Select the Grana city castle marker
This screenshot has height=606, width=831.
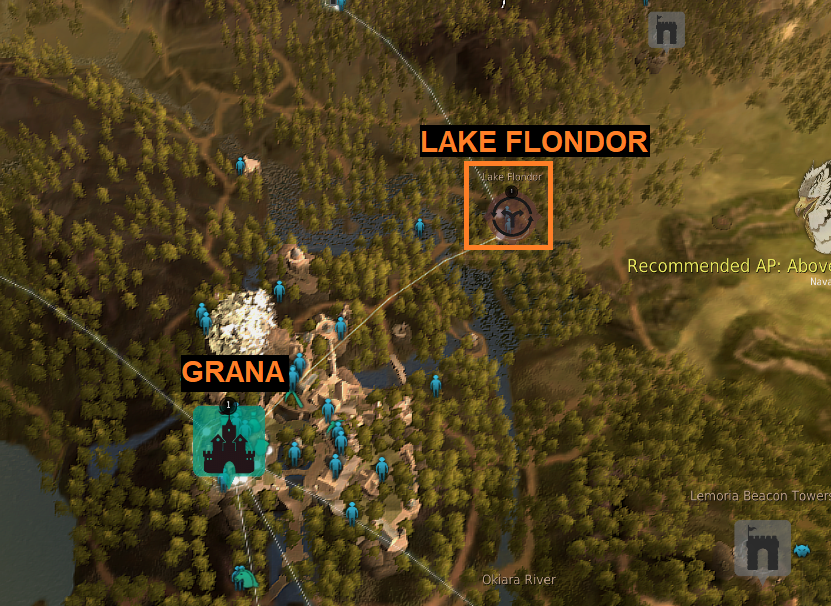point(229,441)
